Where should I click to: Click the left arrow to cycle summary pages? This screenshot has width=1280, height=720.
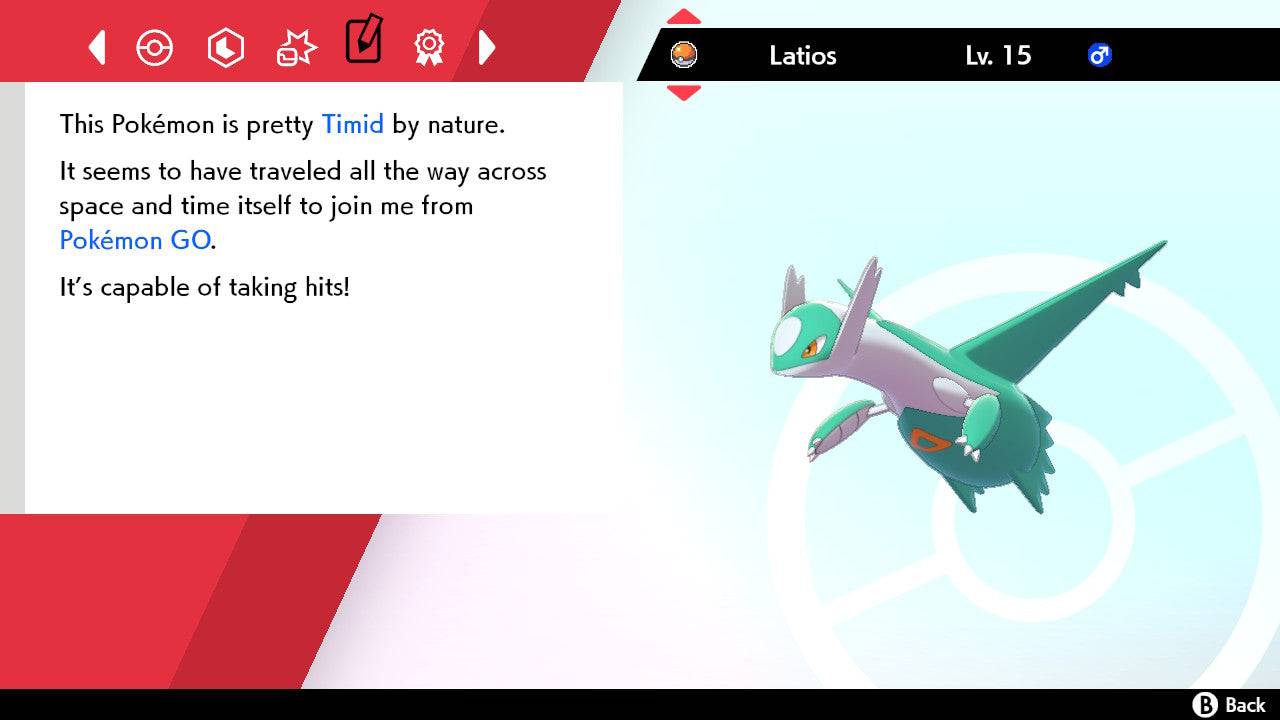coord(96,47)
